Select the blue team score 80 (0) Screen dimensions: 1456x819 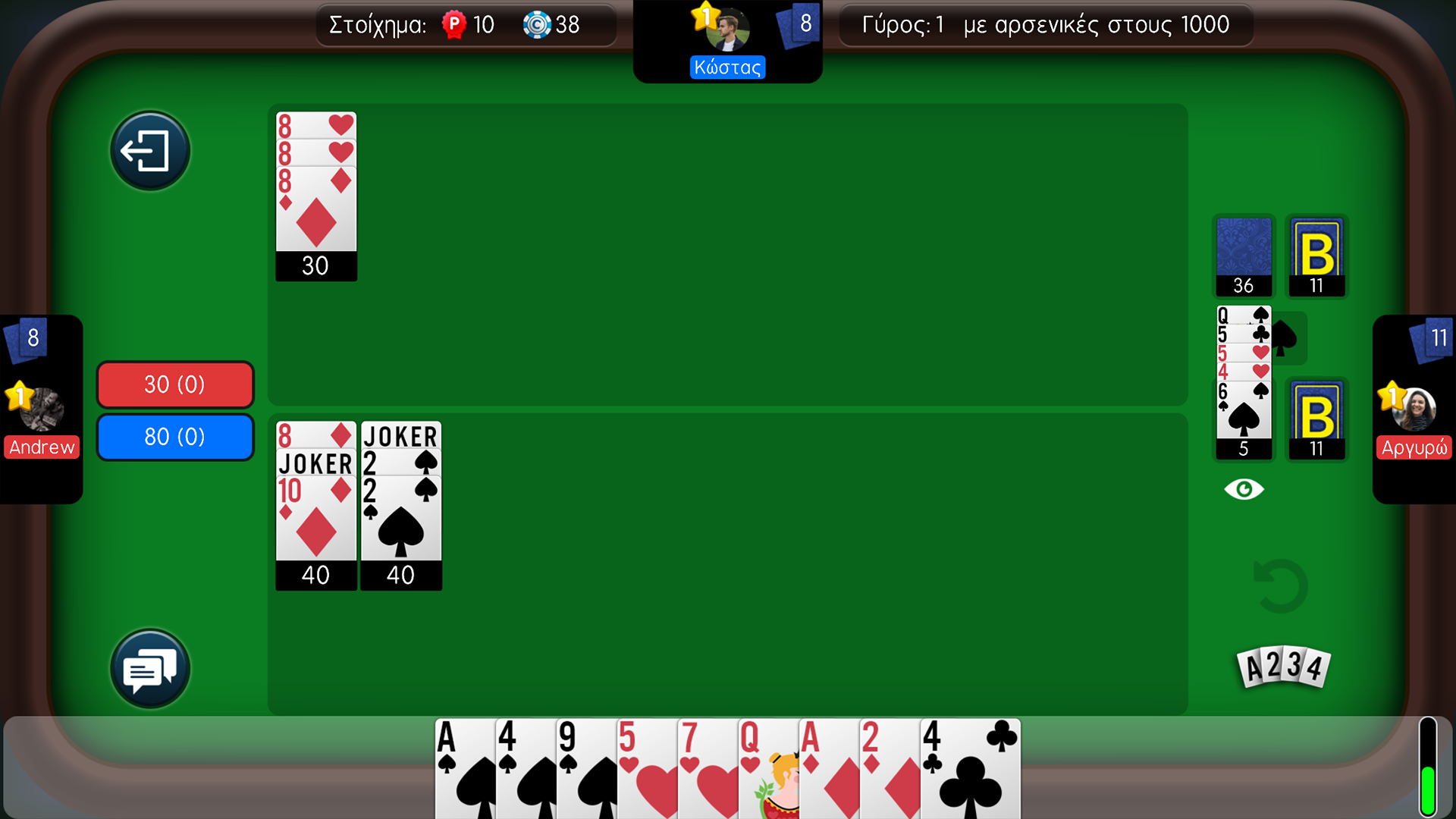[174, 437]
